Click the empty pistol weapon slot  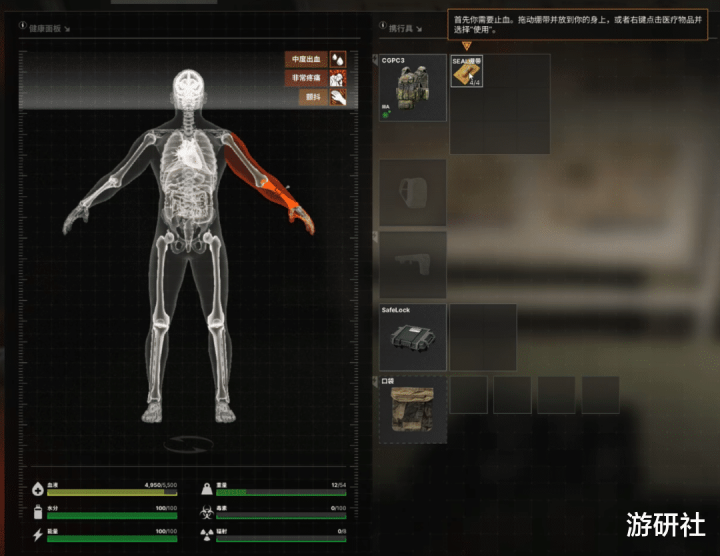(x=412, y=265)
